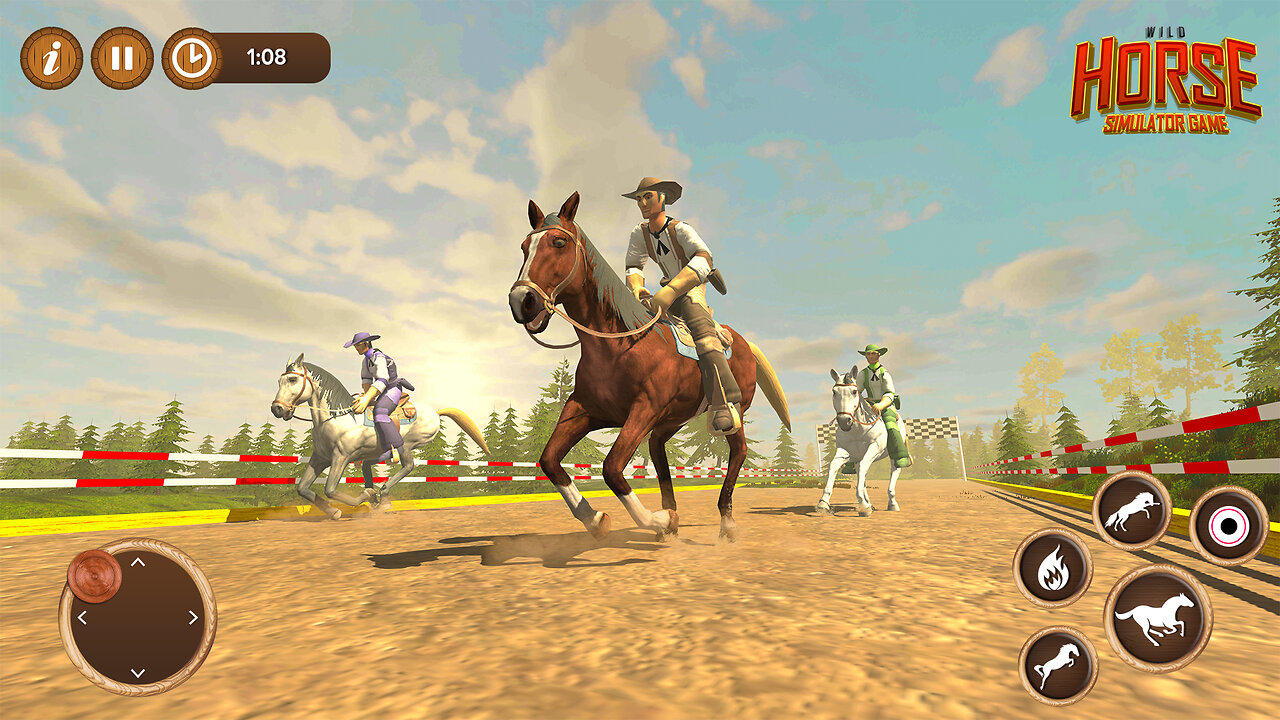The width and height of the screenshot is (1280, 720).
Task: Select the clock timer icon
Action: point(193,57)
